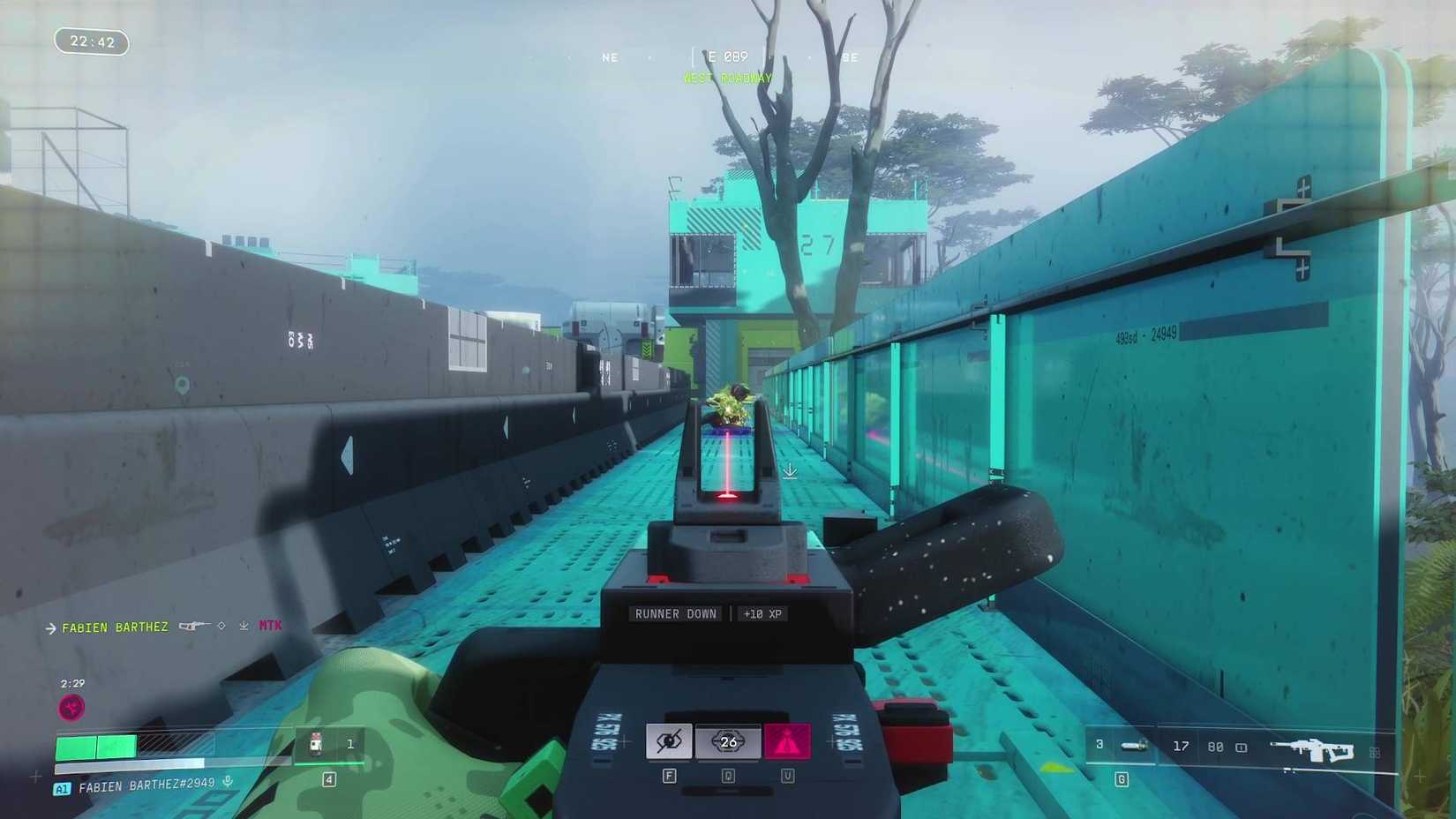Click the A1 squad badge tab
The image size is (1456, 819).
pyautogui.click(x=63, y=786)
